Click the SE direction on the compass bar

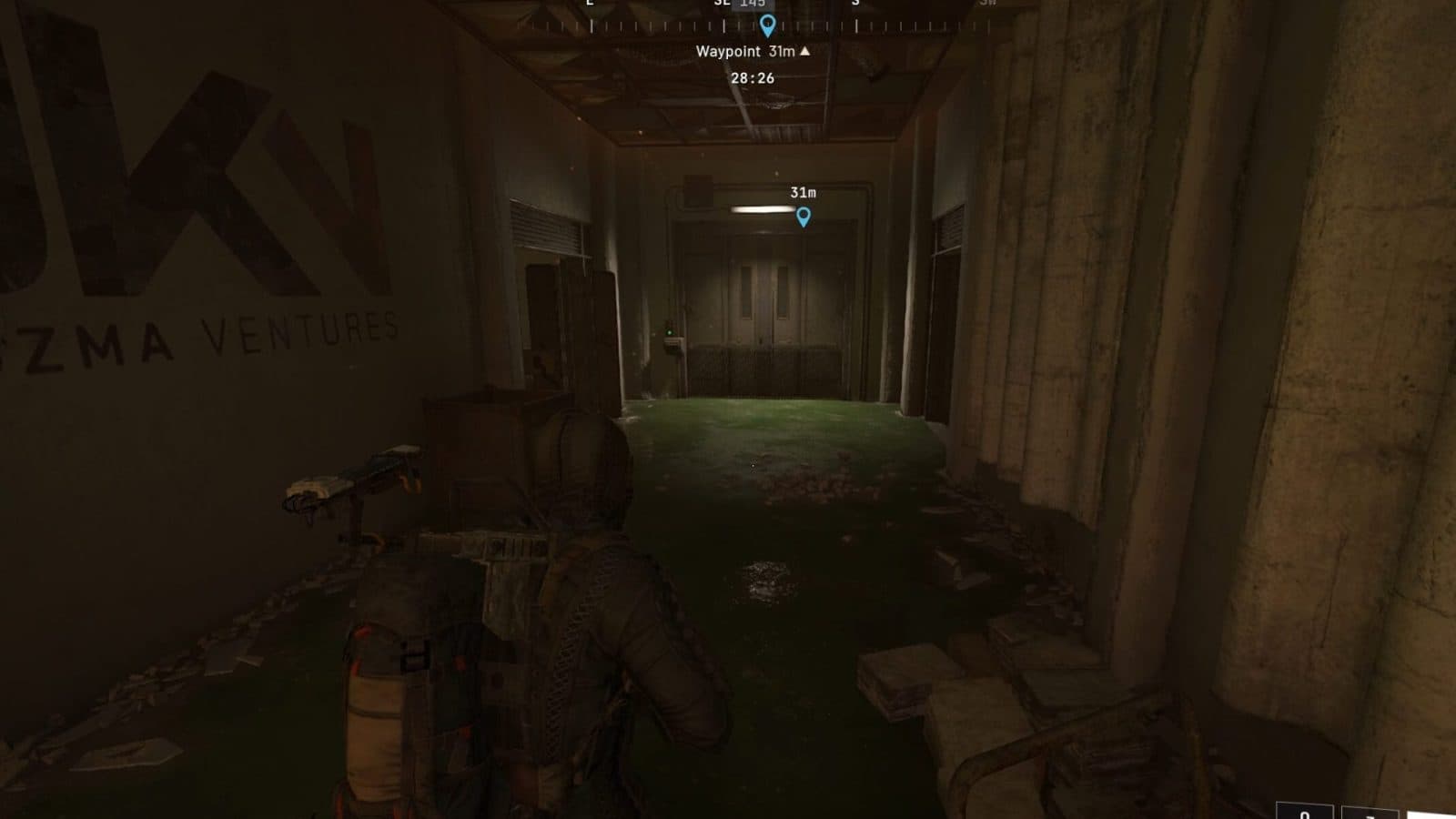point(720,5)
